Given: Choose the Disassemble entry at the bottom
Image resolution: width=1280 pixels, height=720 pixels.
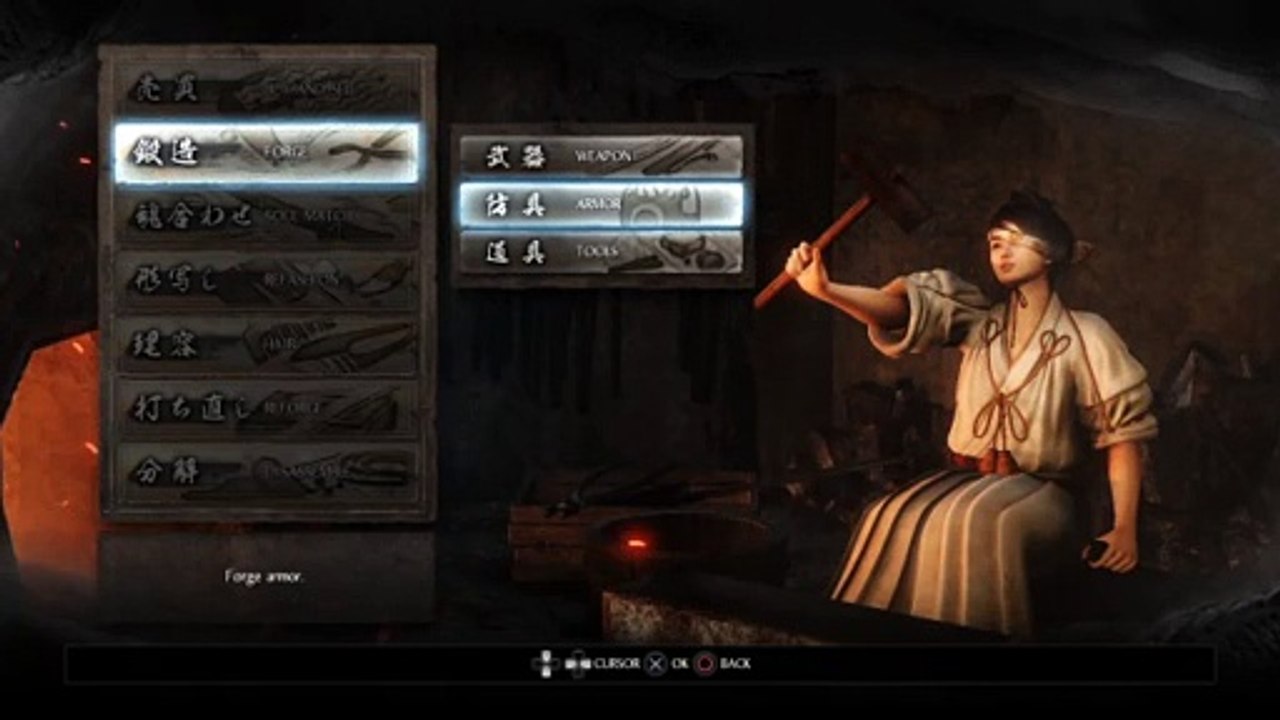Looking at the screenshot, I should coord(267,472).
